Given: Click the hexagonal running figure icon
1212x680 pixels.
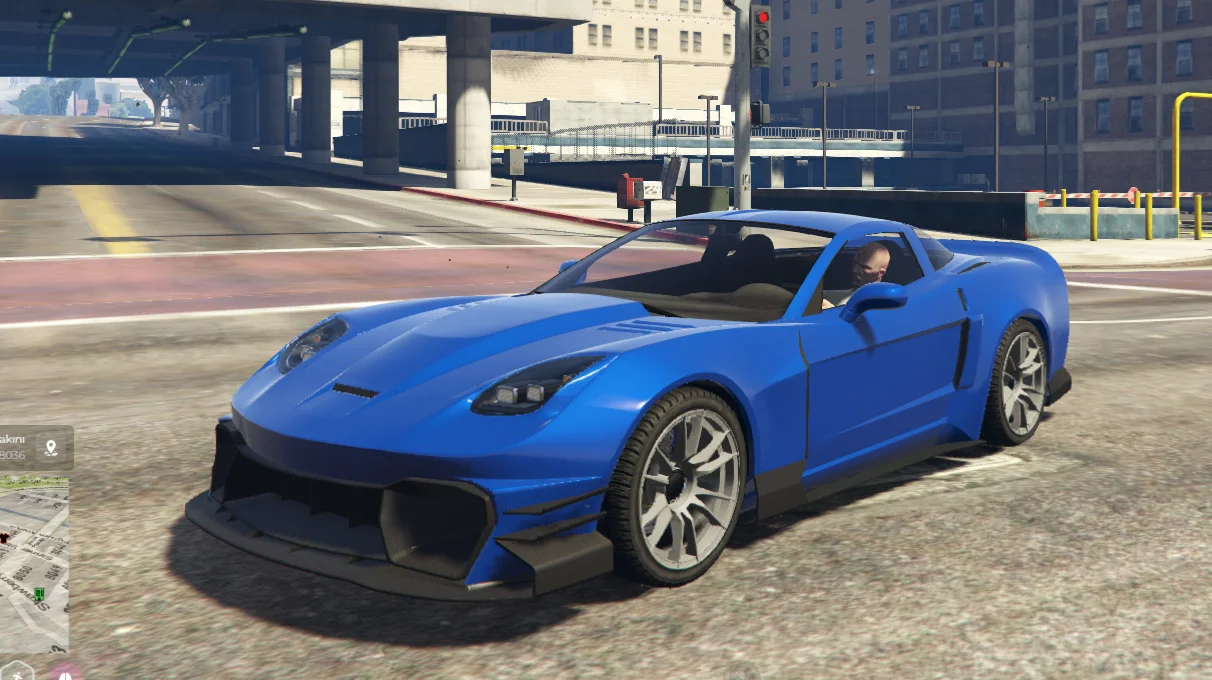Looking at the screenshot, I should 16,672.
